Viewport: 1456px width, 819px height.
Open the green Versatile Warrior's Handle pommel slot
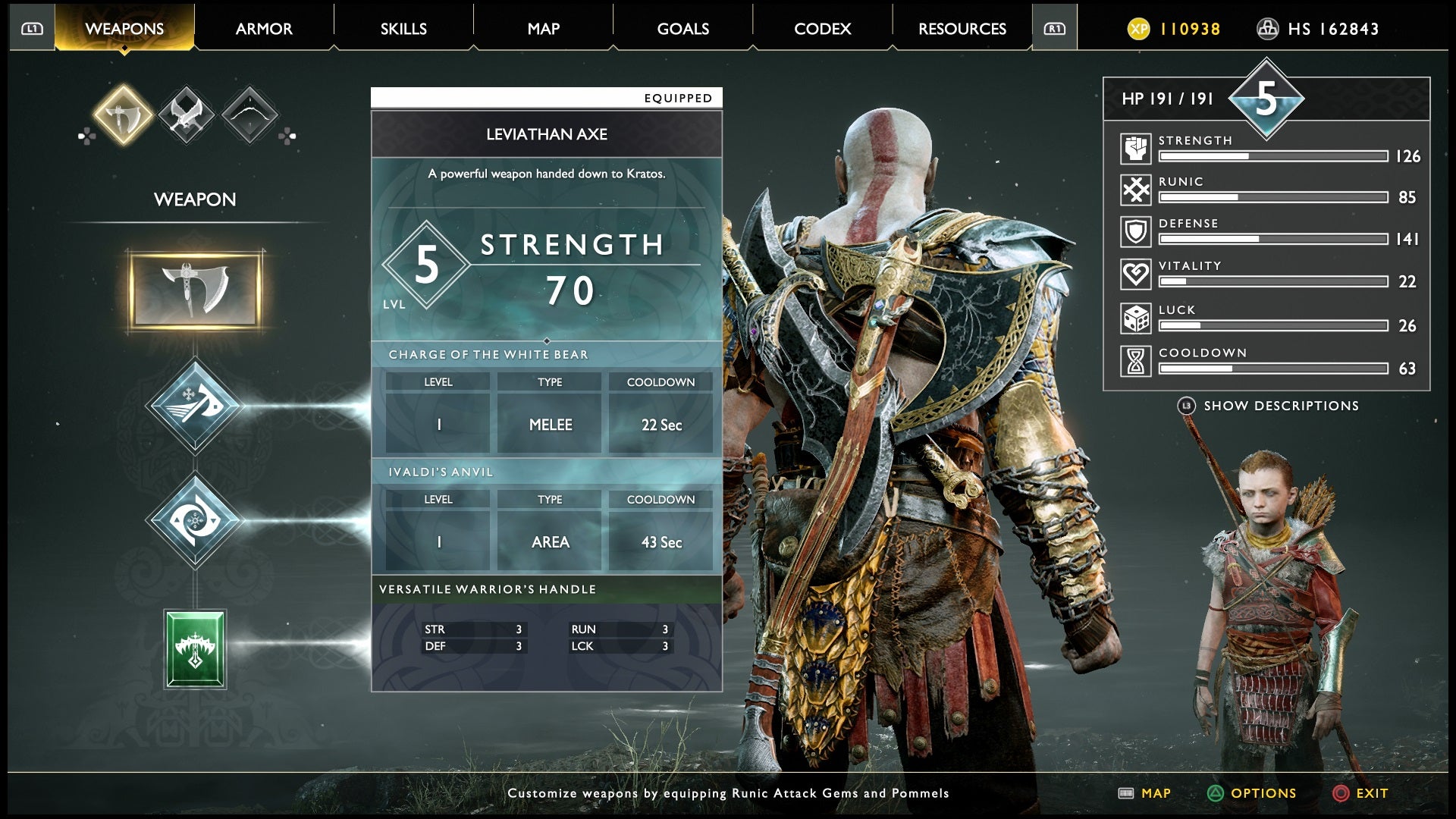coord(195,648)
